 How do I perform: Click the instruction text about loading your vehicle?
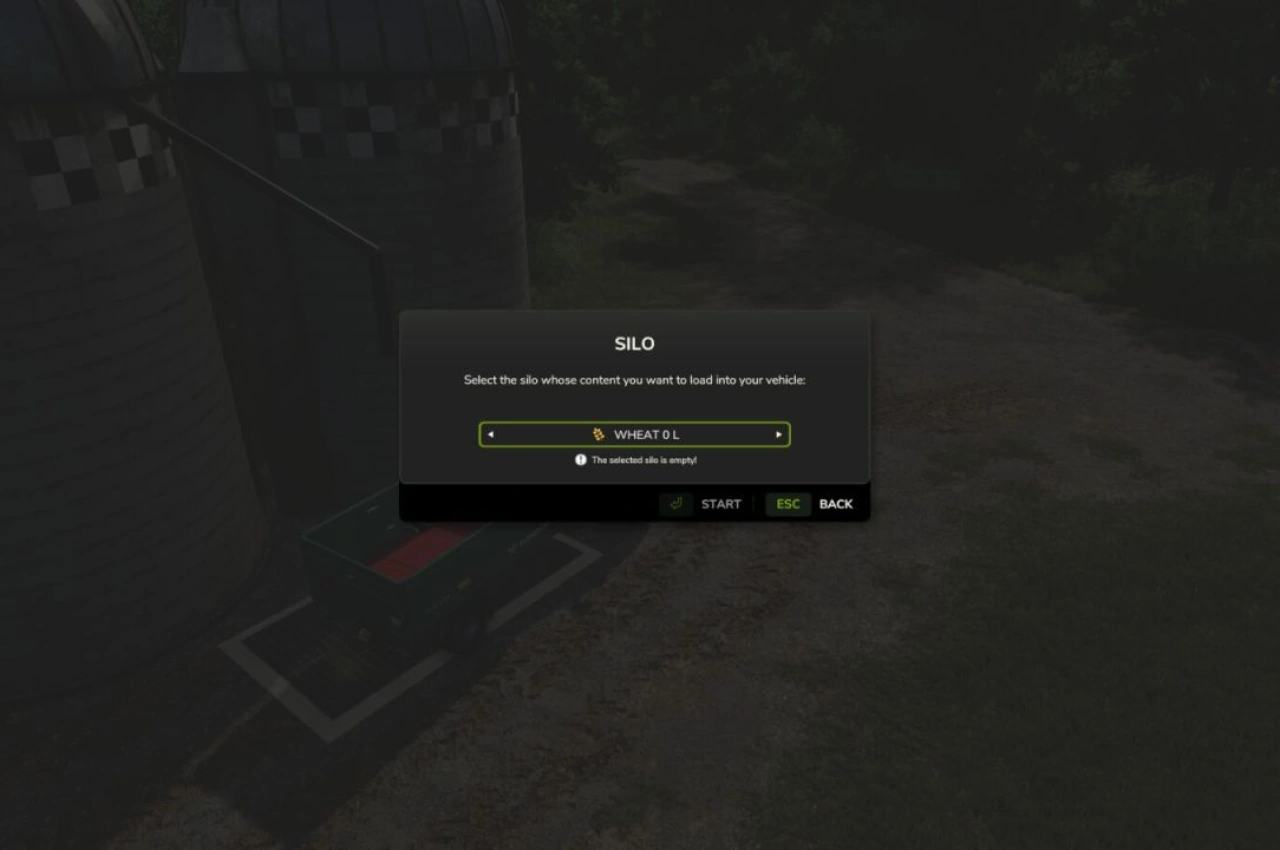tap(634, 380)
